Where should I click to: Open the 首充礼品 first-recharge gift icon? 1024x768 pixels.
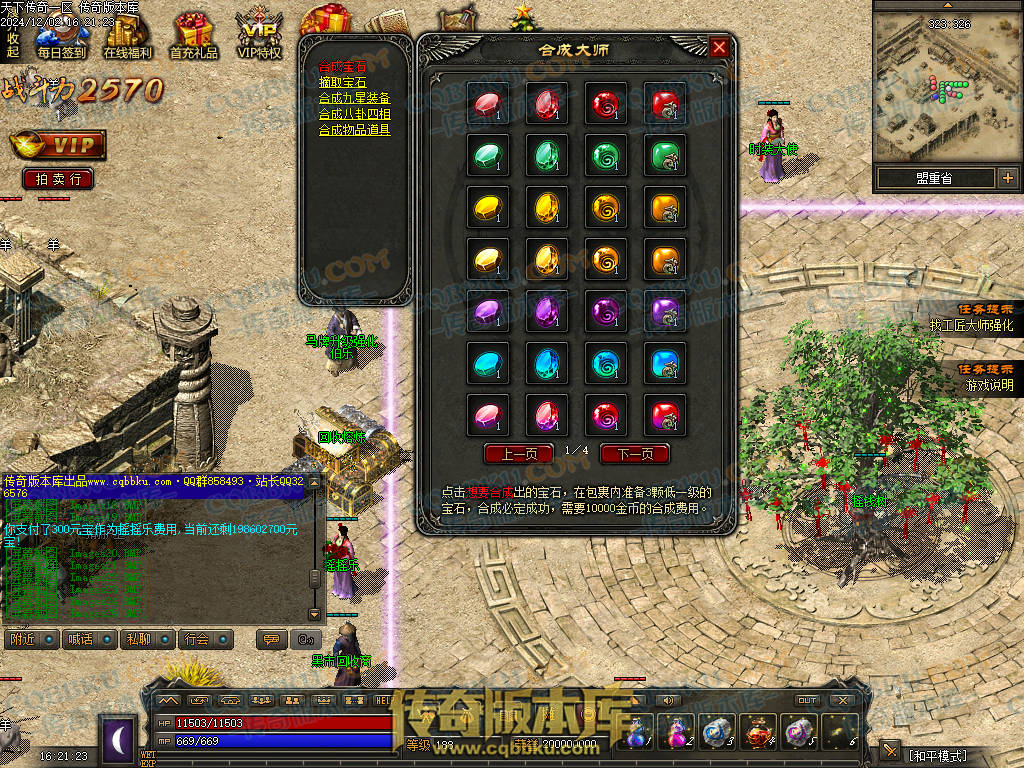(193, 36)
